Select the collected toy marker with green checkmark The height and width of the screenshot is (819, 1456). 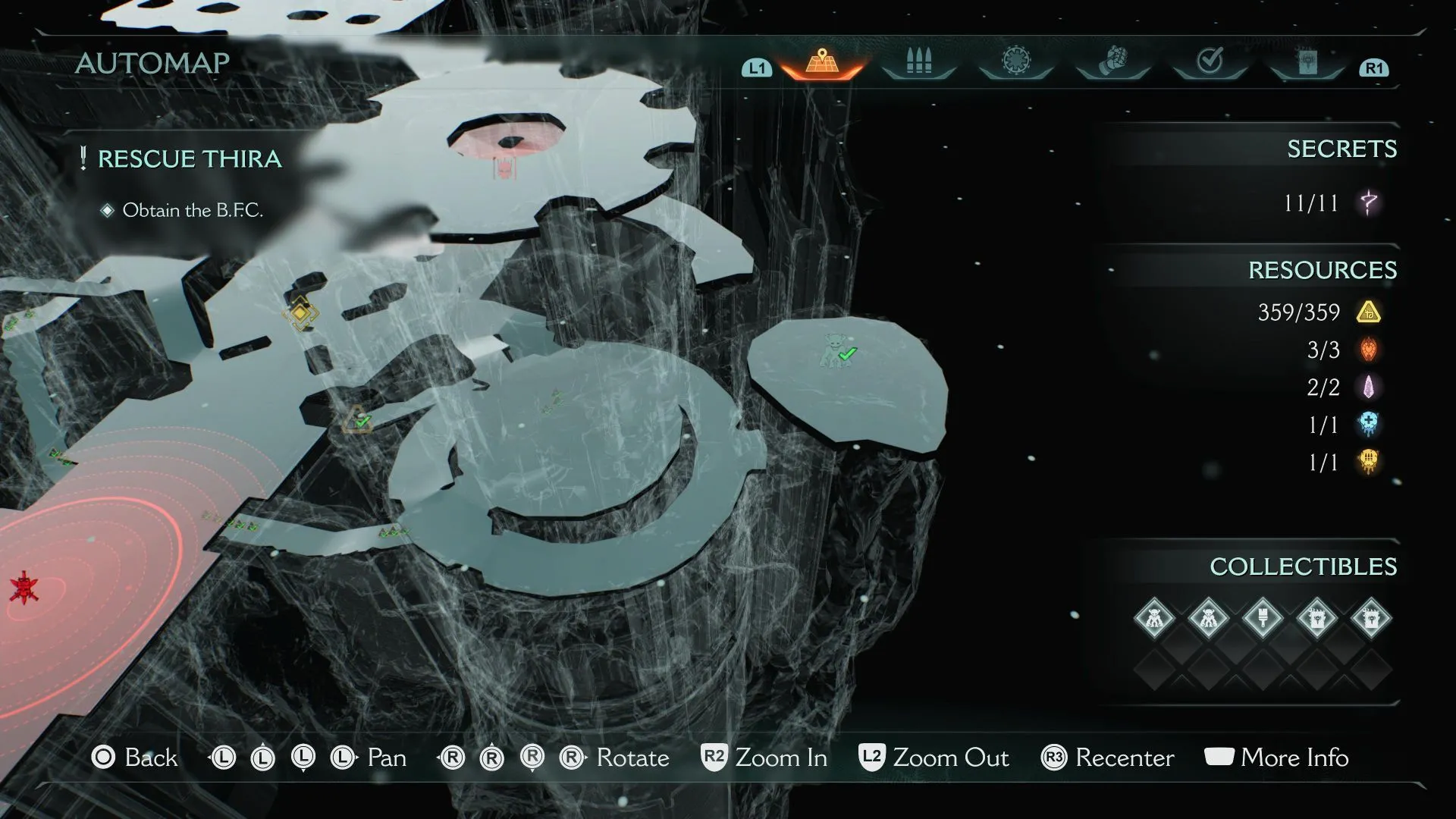click(837, 352)
